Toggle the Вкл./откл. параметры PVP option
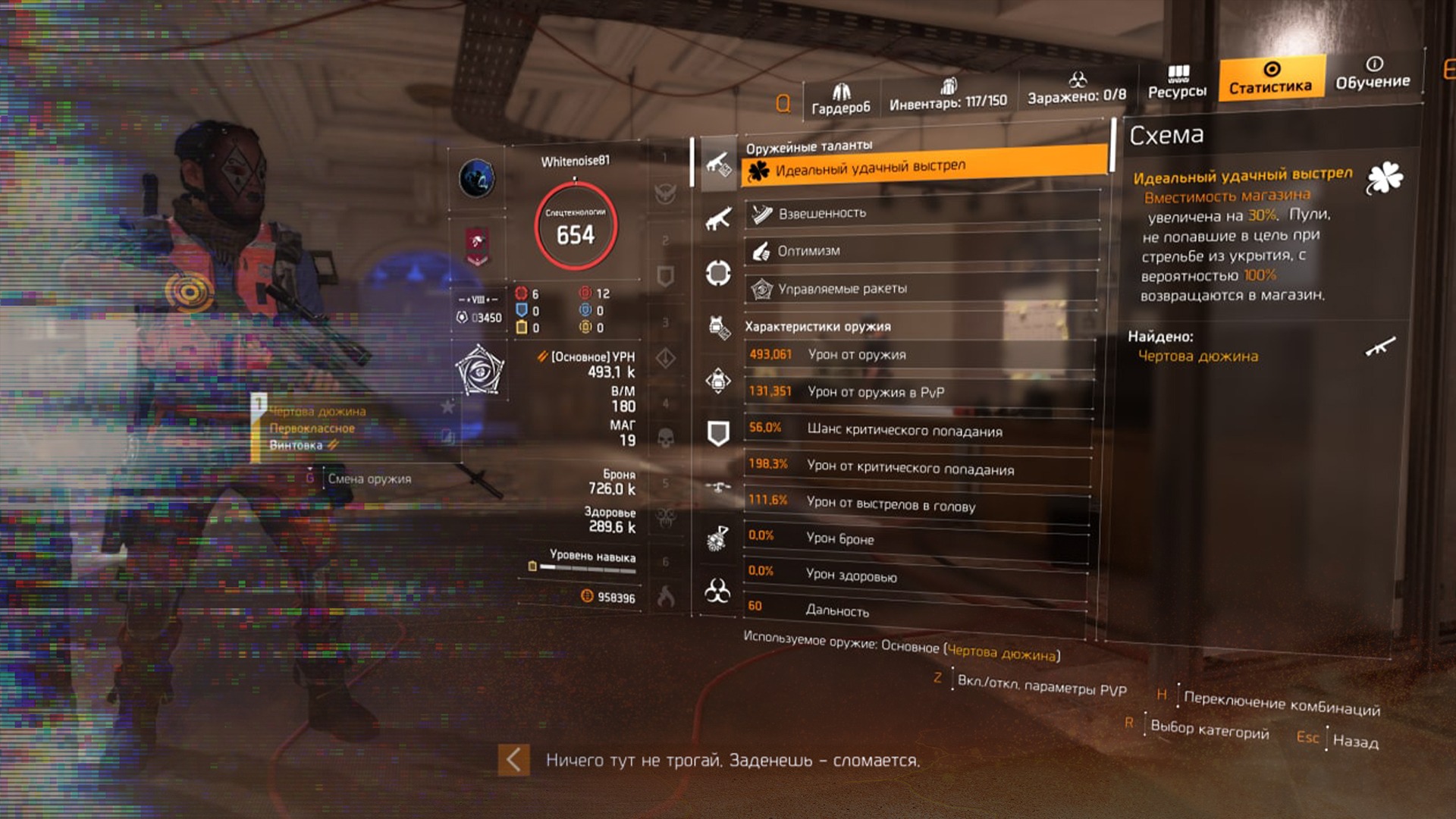 coord(1040,686)
